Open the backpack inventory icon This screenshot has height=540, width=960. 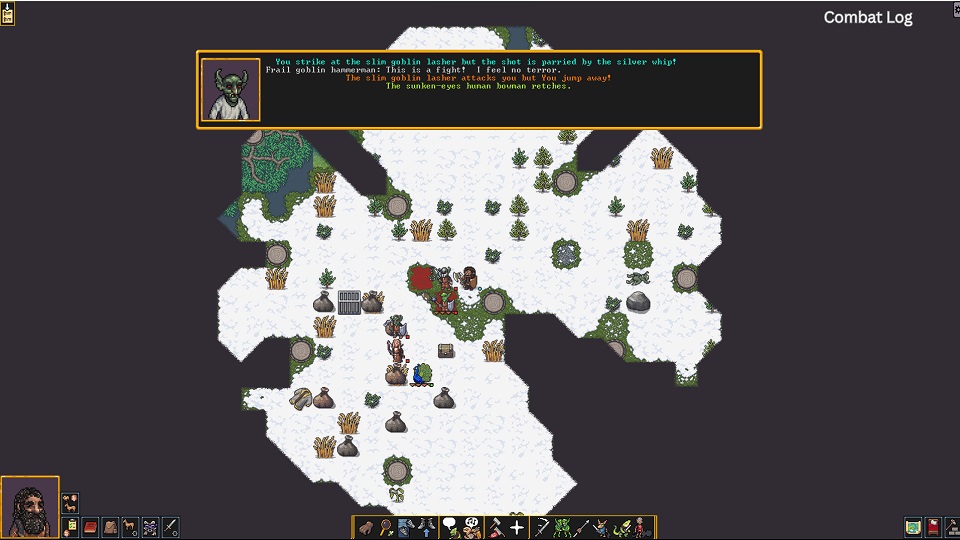tap(110, 527)
